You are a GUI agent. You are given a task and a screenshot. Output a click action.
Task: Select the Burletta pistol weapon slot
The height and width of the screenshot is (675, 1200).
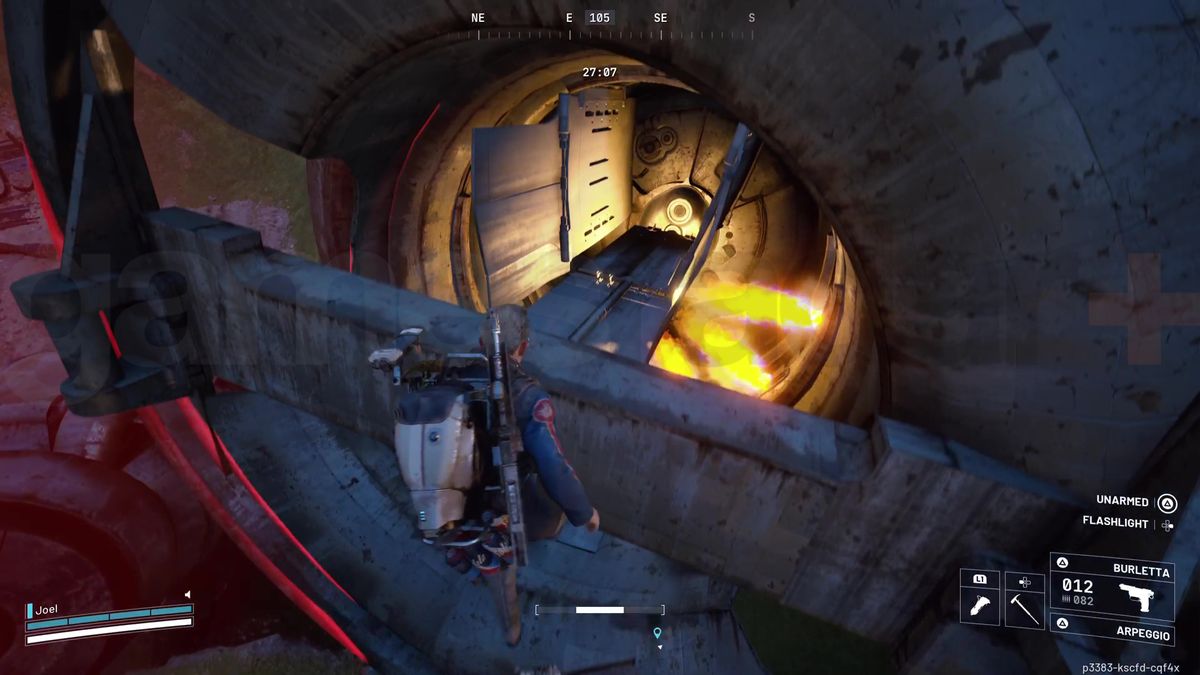[x=1111, y=586]
